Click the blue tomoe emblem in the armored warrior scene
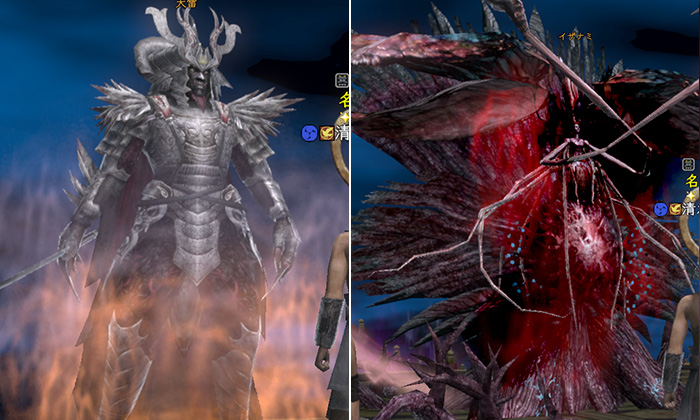Viewport: 700px width, 420px height. click(x=310, y=132)
